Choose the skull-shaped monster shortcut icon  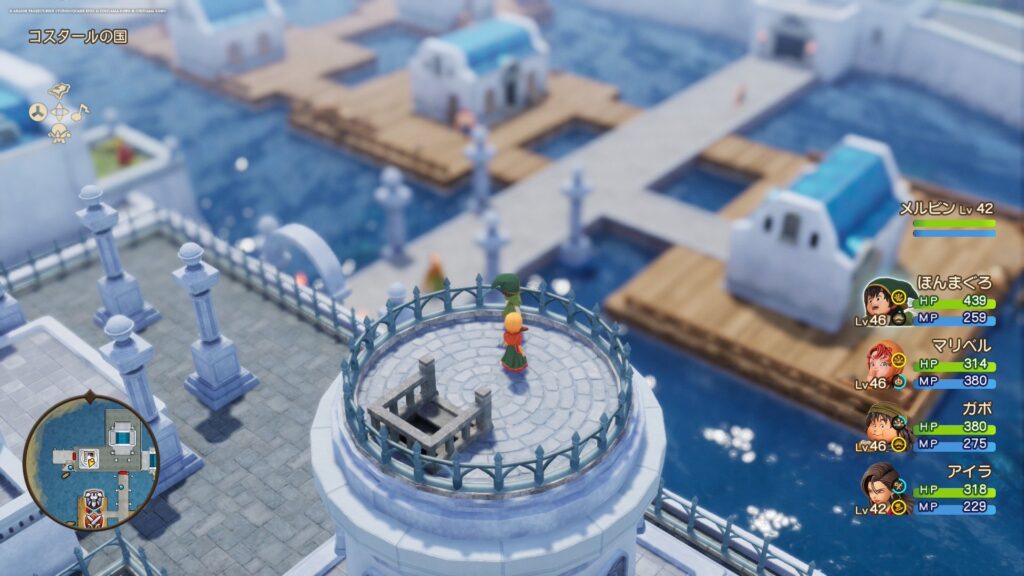pos(58,133)
